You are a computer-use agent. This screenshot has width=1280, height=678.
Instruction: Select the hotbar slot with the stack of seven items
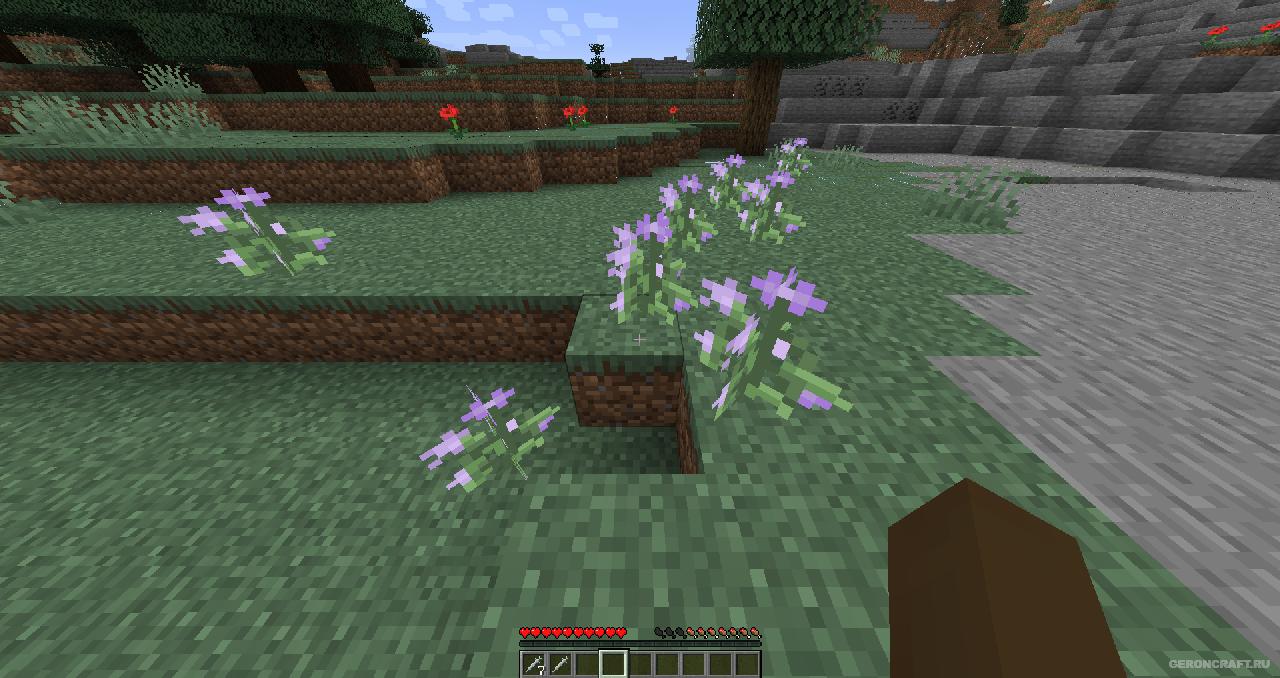pos(533,663)
